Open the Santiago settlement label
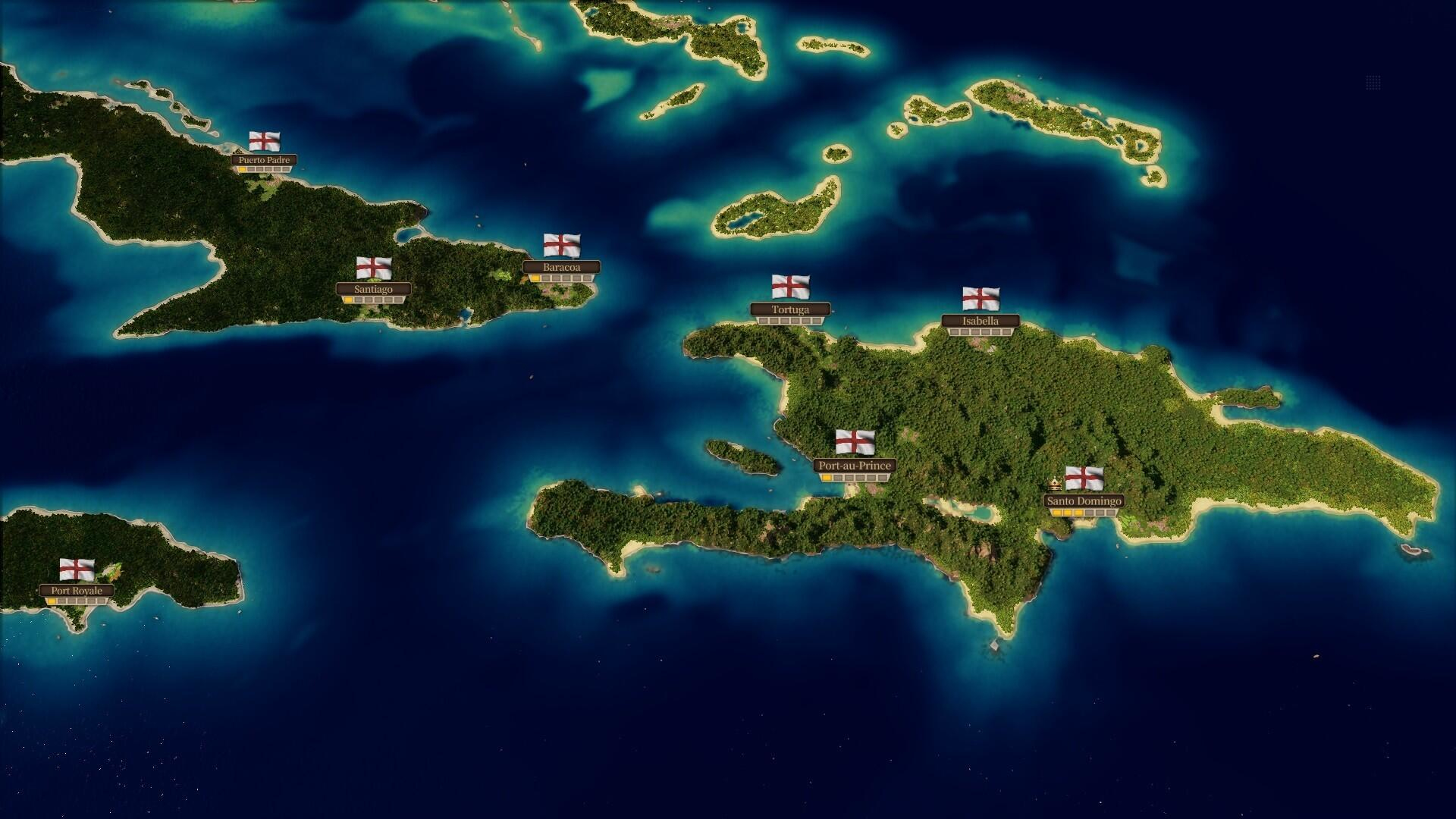This screenshot has width=1456, height=819. [x=372, y=289]
